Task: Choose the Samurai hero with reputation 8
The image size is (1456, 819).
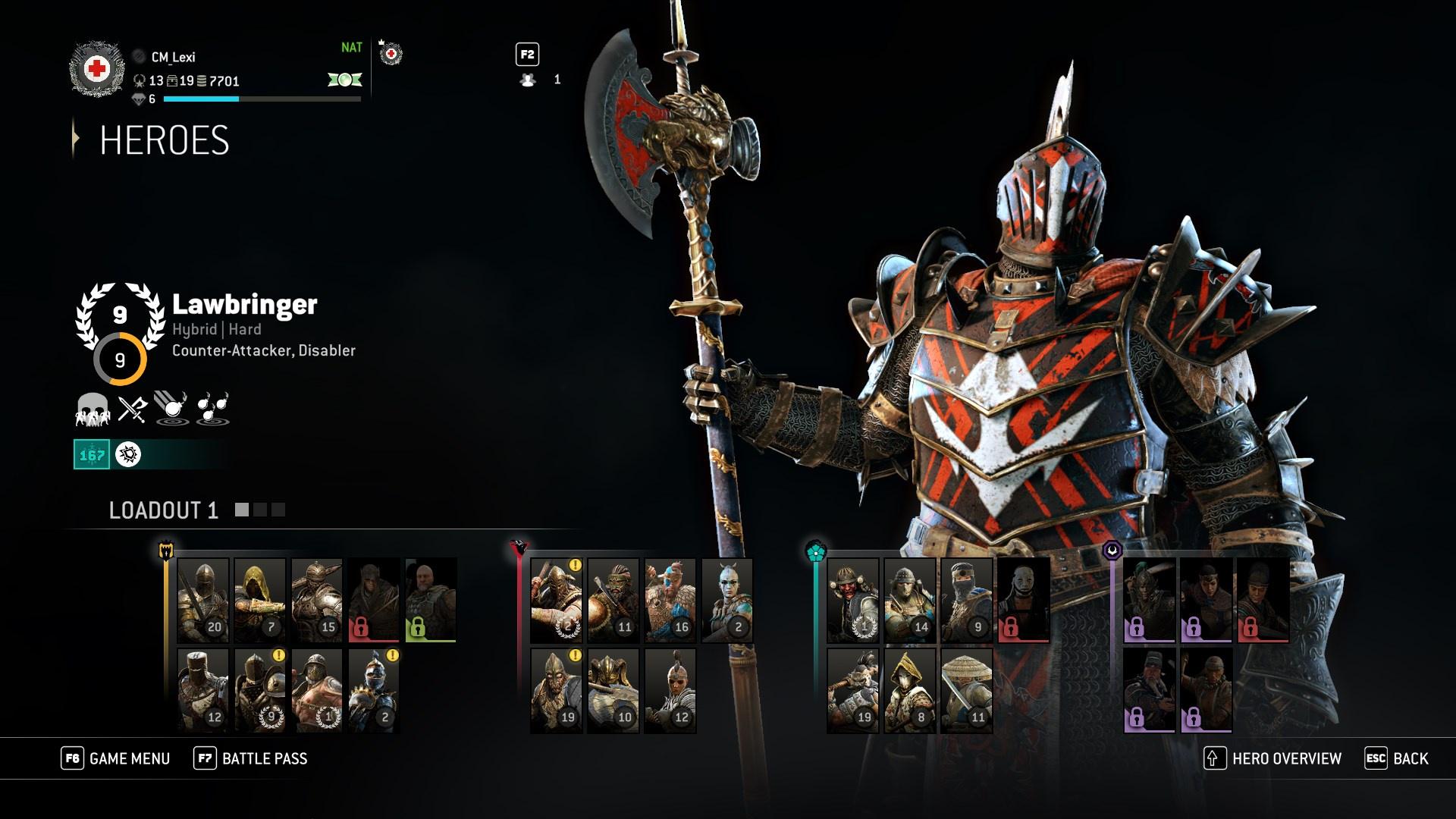Action: [x=909, y=690]
